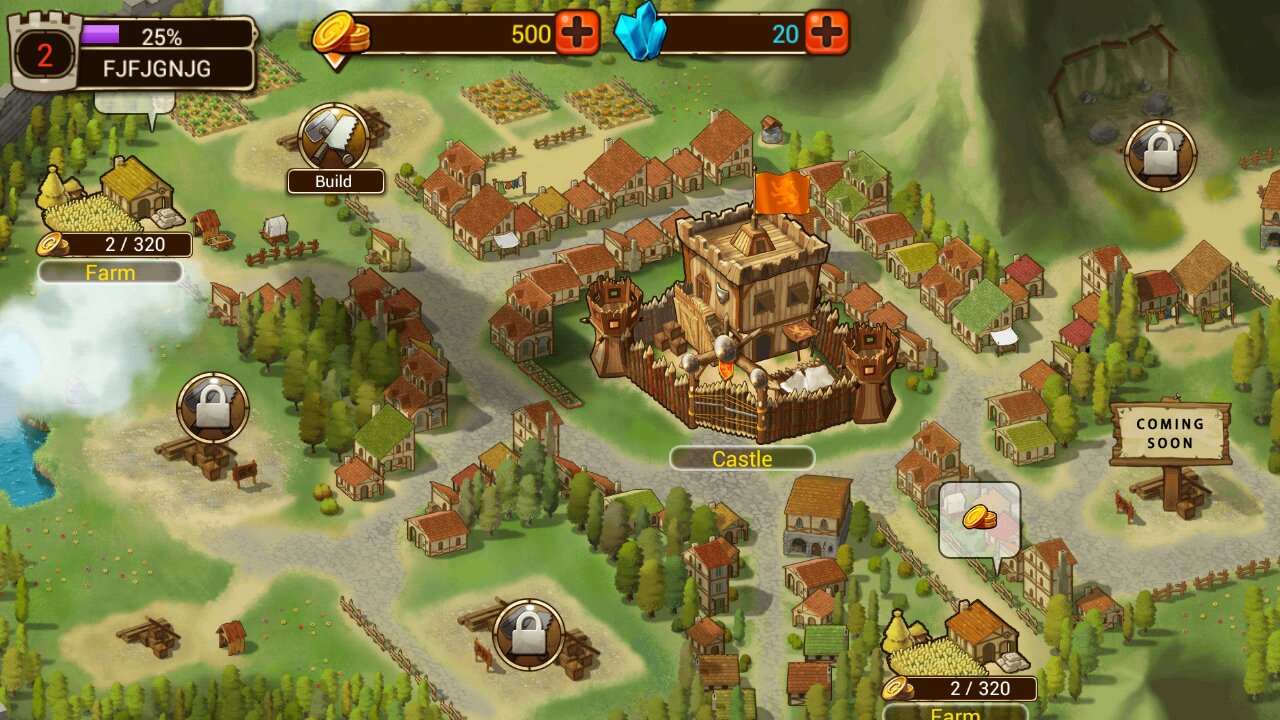Screen dimensions: 1280x720
Task: Buy more blue gems with the plus button
Action: coord(826,34)
